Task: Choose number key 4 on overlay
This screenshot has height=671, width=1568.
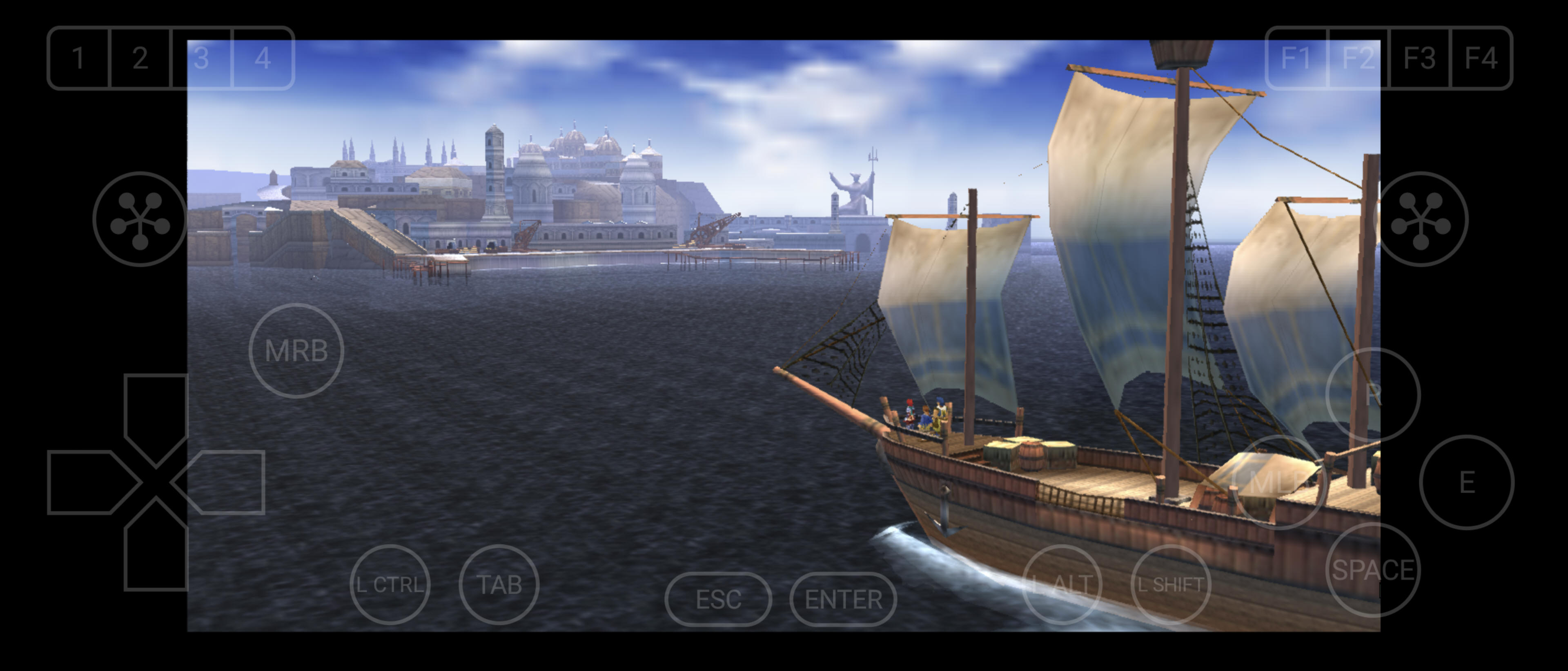Action: pyautogui.click(x=263, y=58)
